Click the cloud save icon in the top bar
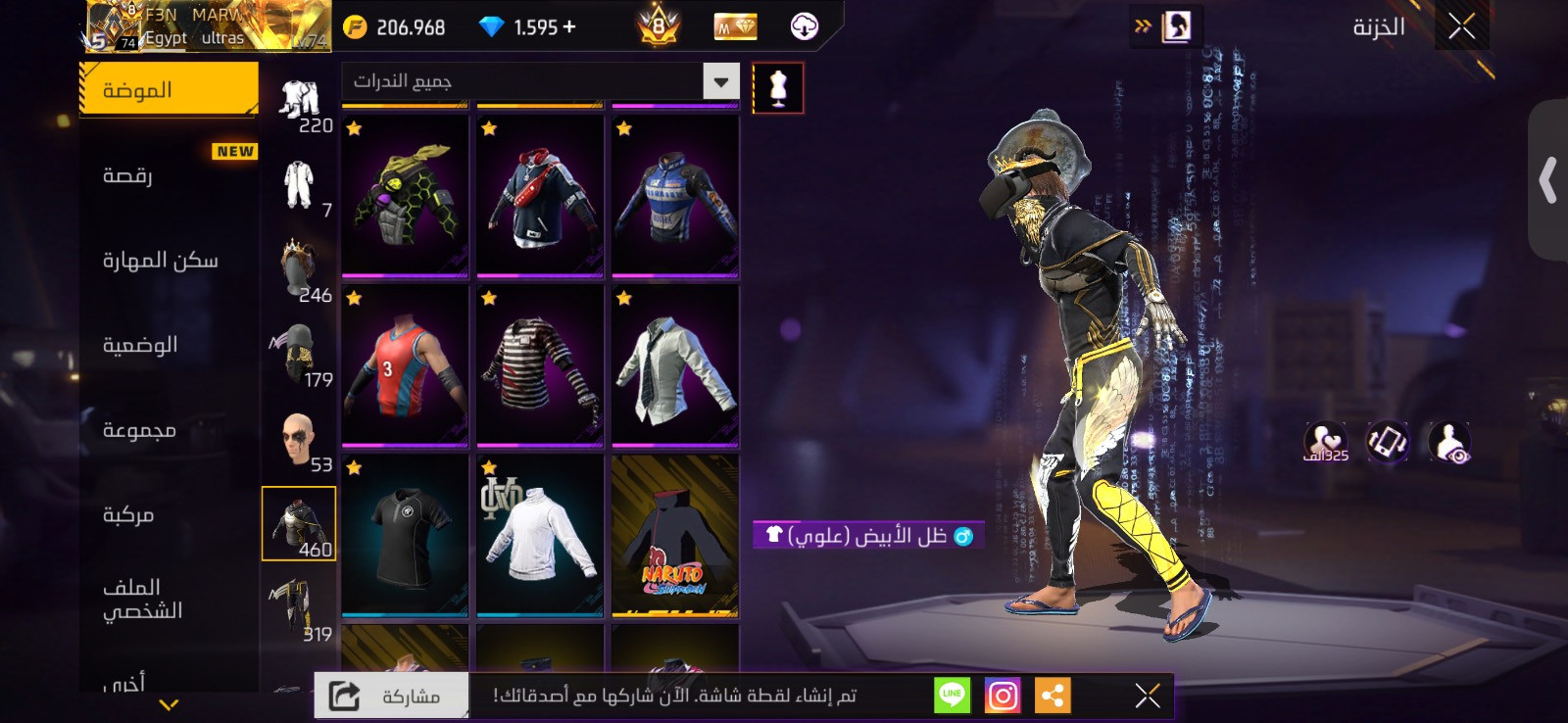1568x723 pixels. (805, 26)
